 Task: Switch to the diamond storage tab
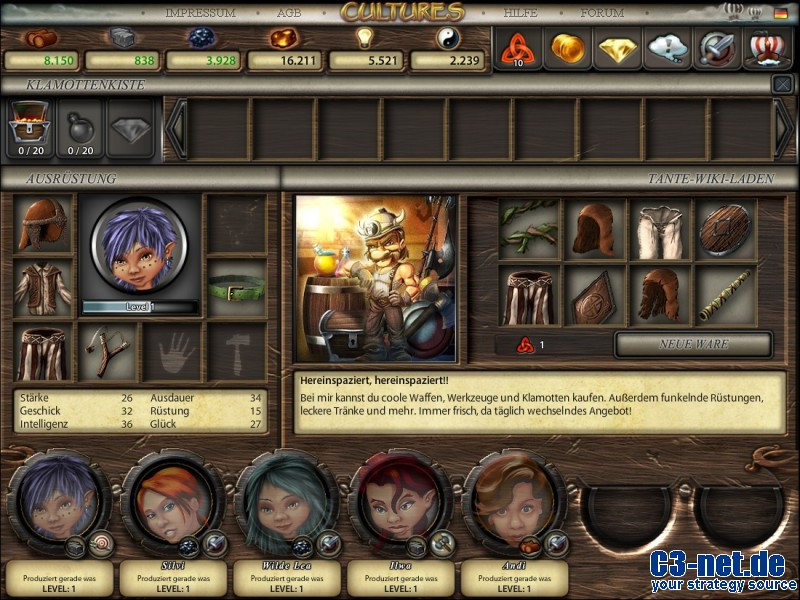[131, 128]
